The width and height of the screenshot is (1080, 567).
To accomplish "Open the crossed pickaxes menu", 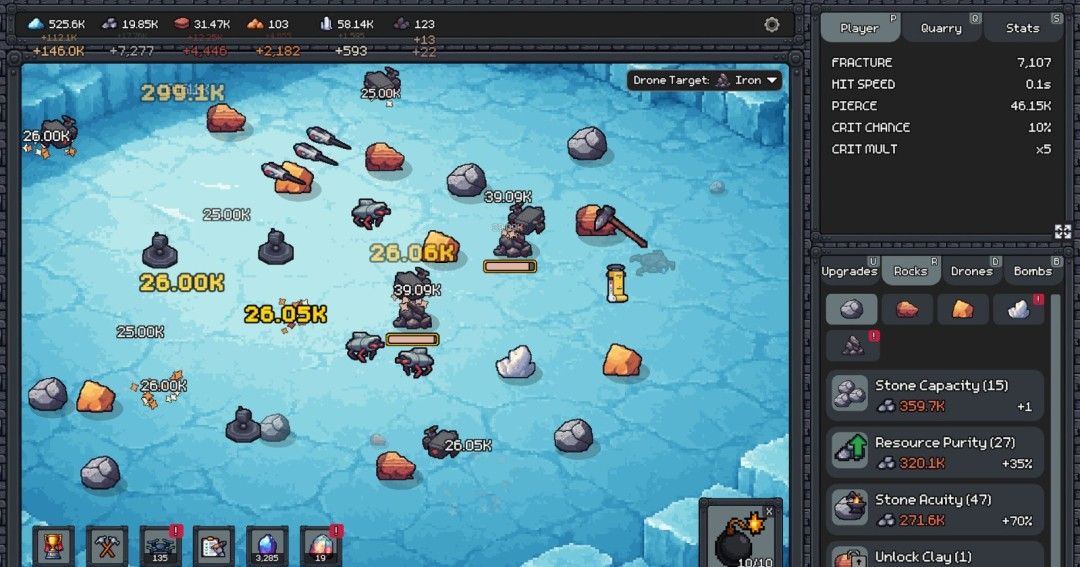I will tap(106, 546).
